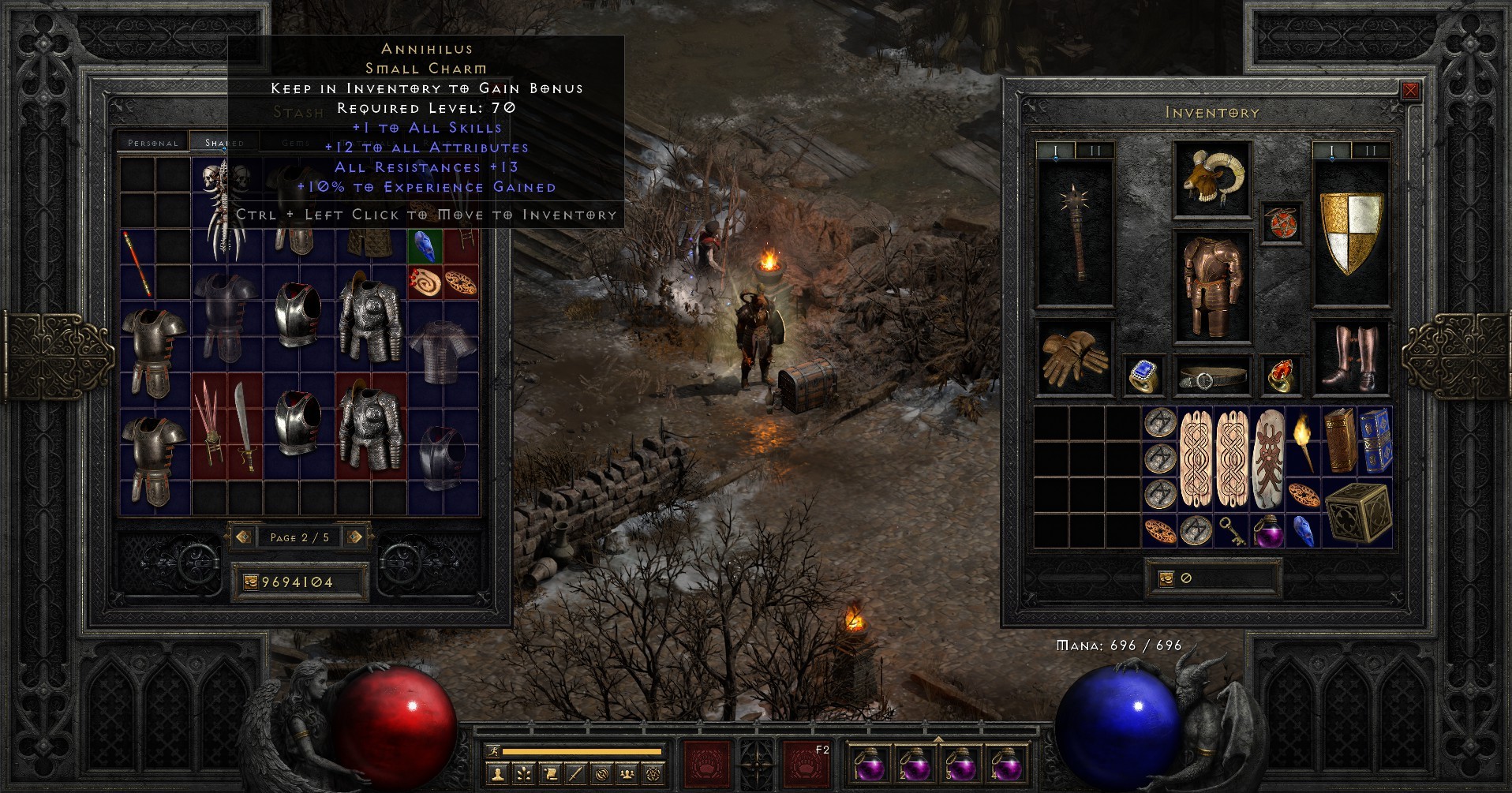Open the Skill Tree icon
Viewport: 1512px width, 793px height.
(x=523, y=775)
